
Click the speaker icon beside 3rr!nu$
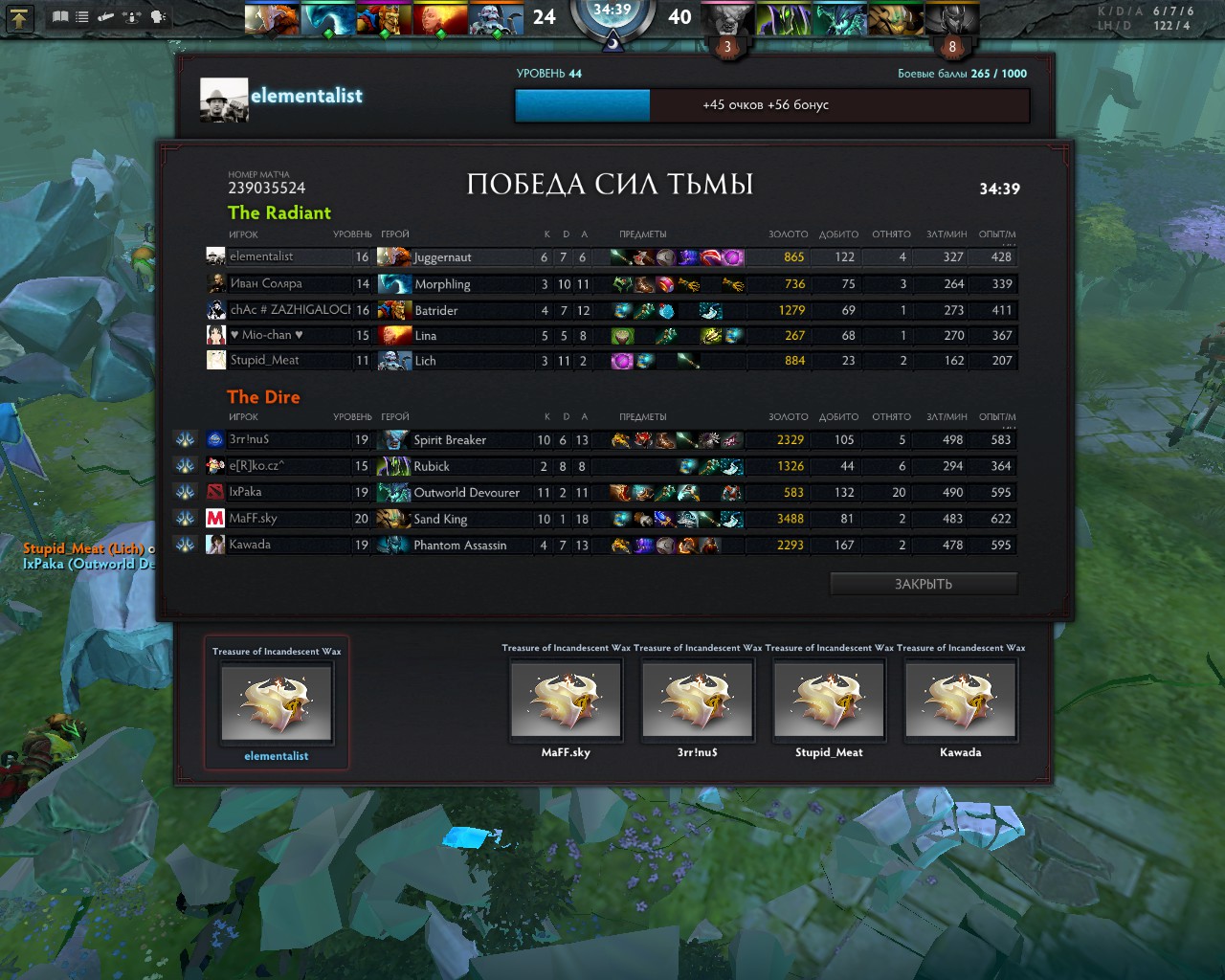pos(186,439)
